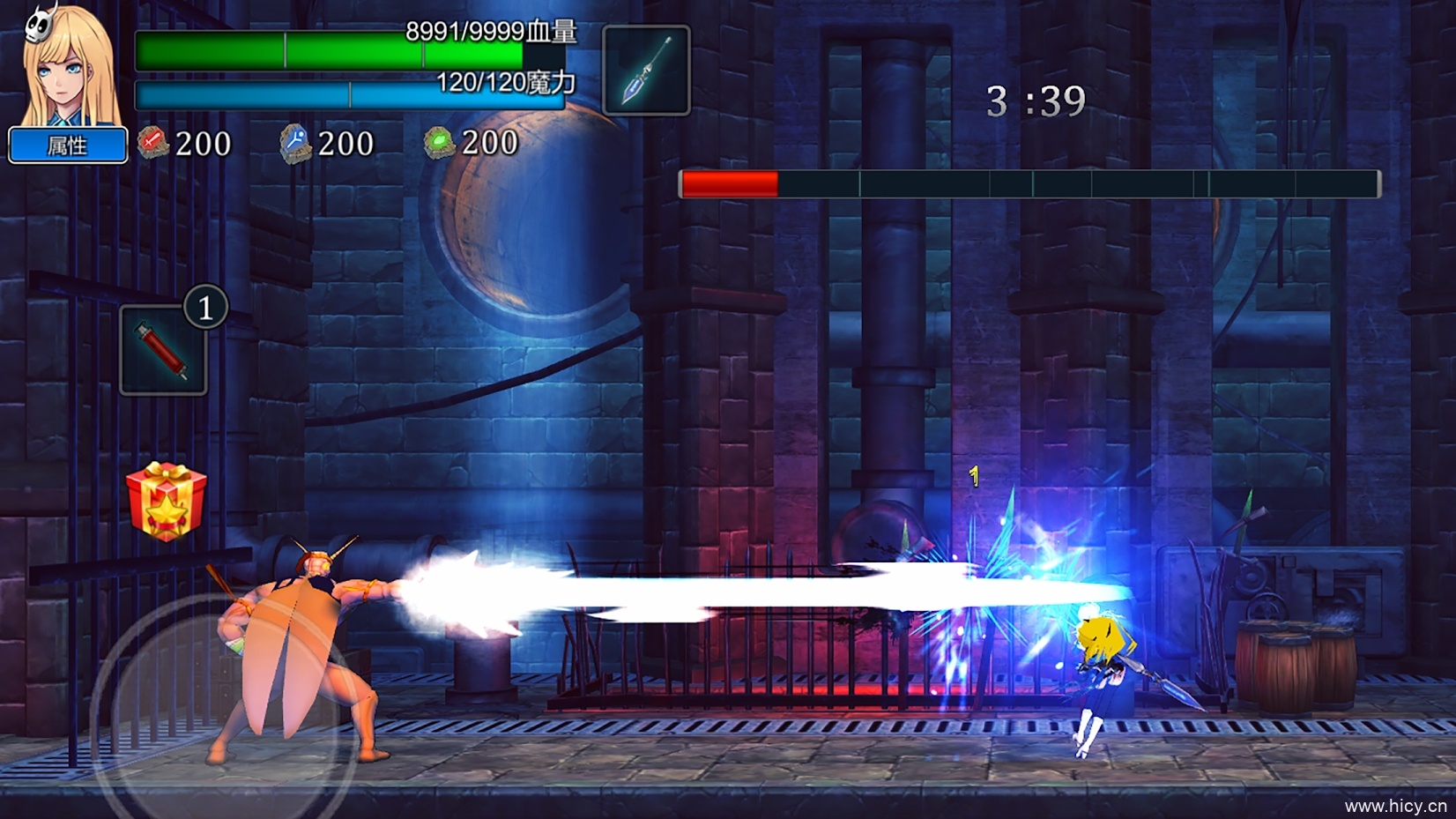Tap the blonde heroine portrait
1456x819 pixels.
click(x=70, y=66)
